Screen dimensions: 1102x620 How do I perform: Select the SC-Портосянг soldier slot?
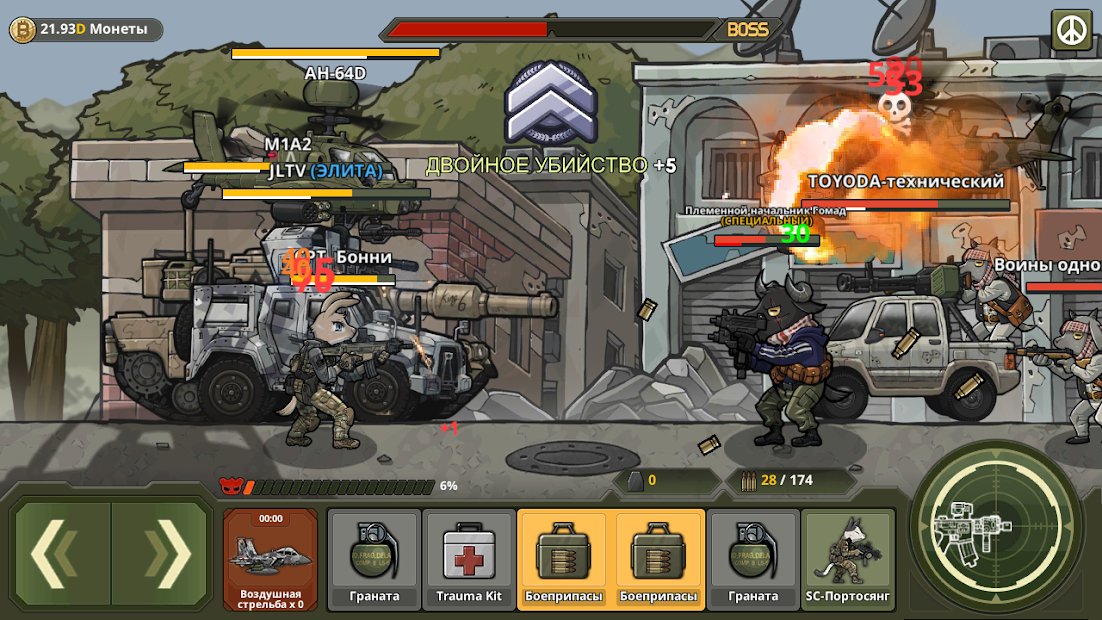coord(847,559)
